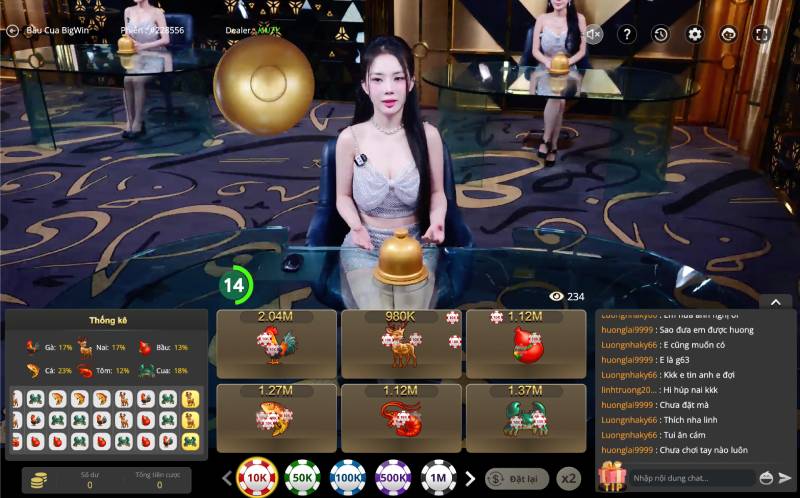Select the 10K chip
Viewport: 800px width, 498px height.
click(257, 478)
